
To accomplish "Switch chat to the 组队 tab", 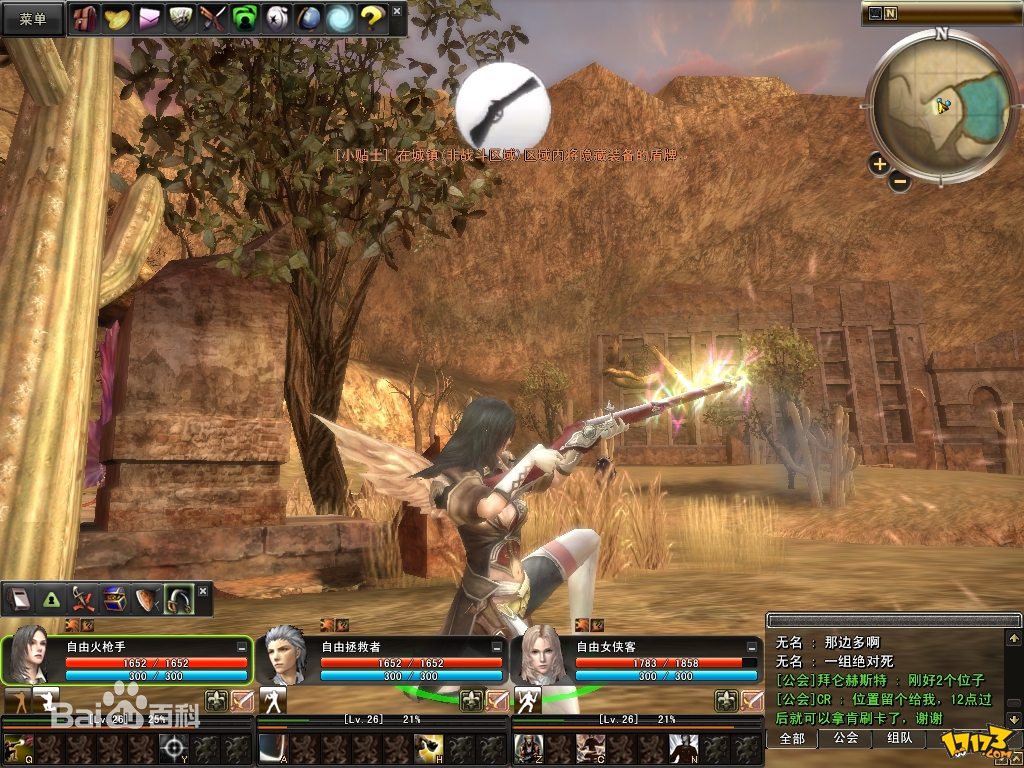I will (899, 738).
